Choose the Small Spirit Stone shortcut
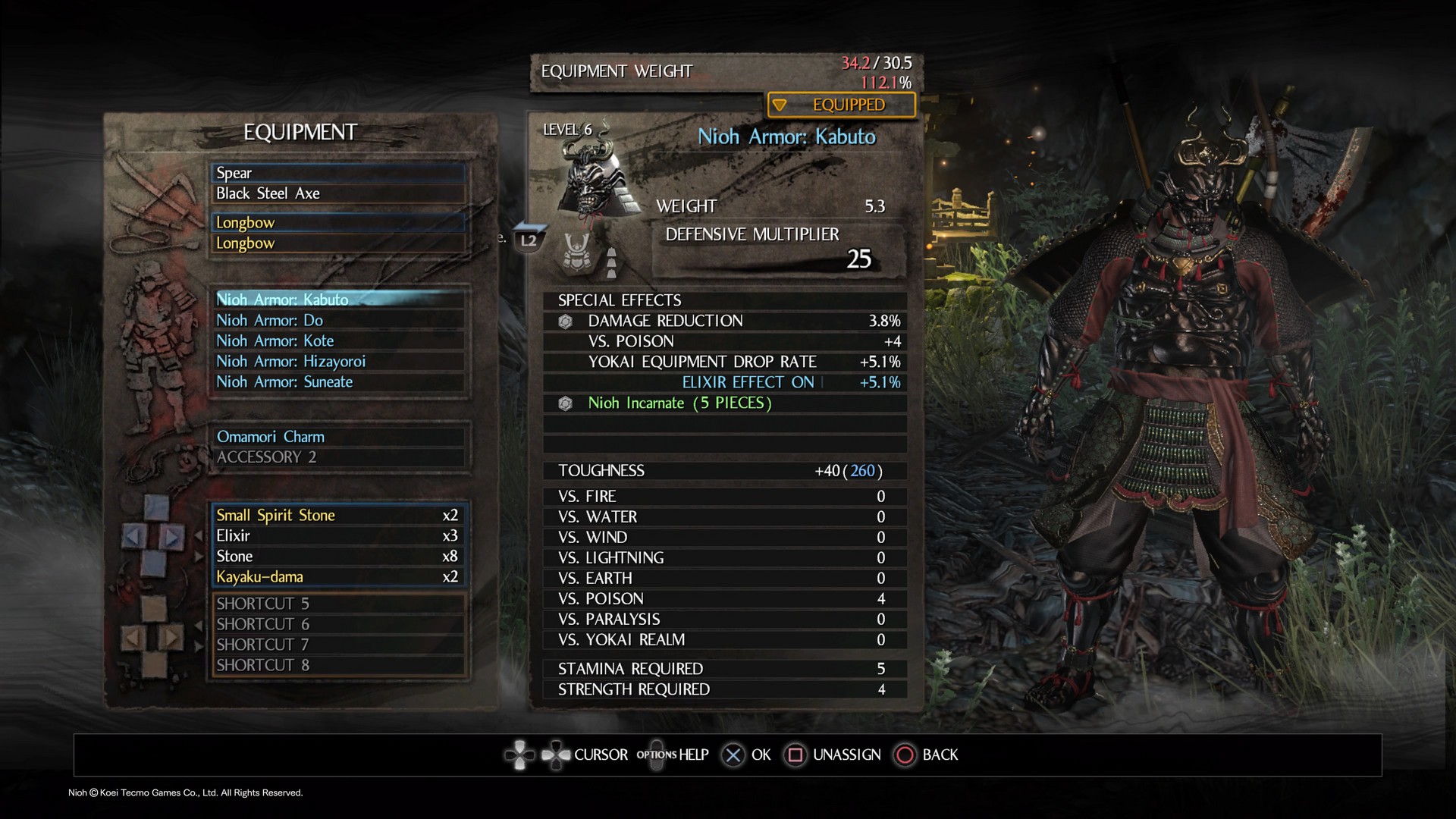The width and height of the screenshot is (1456, 819). coord(338,515)
